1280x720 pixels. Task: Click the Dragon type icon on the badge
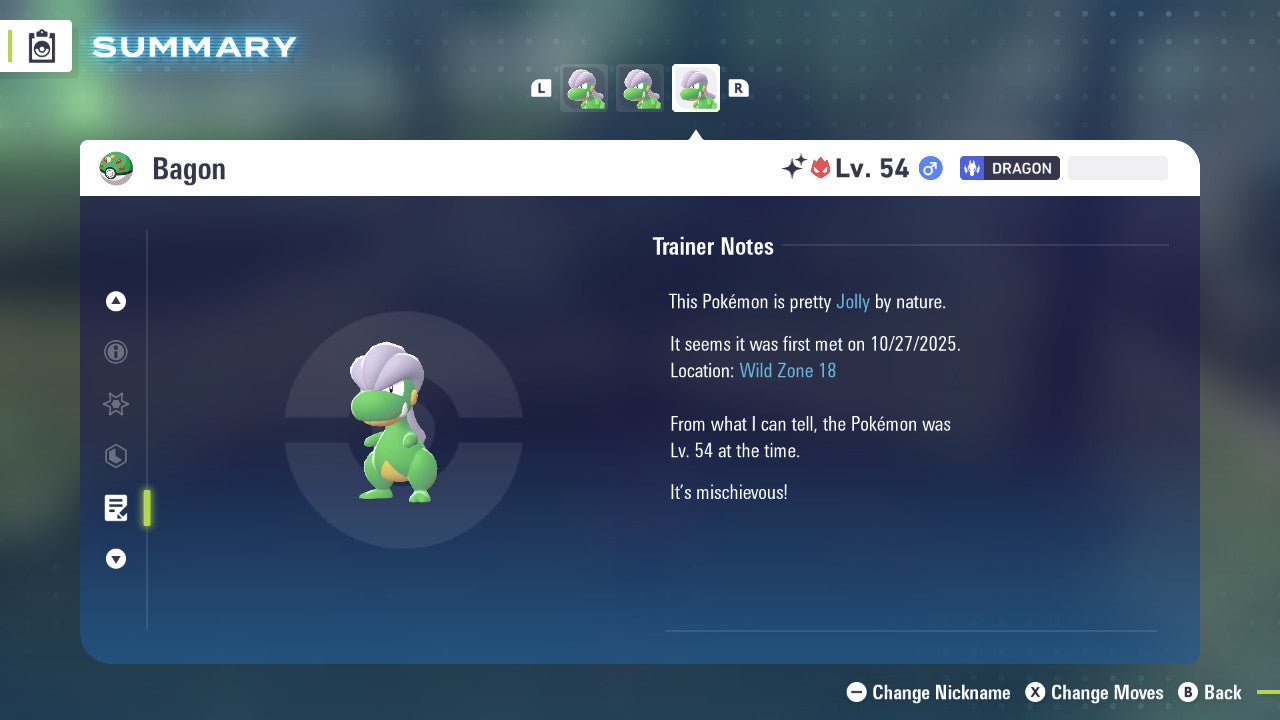[x=972, y=168]
